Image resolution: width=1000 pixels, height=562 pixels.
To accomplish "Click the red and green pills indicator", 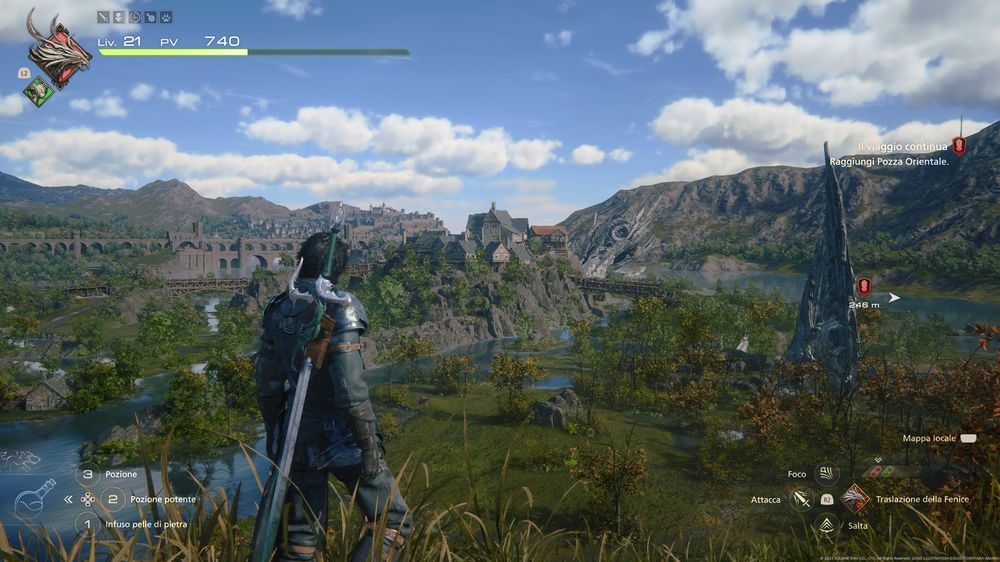I will 883,470.
